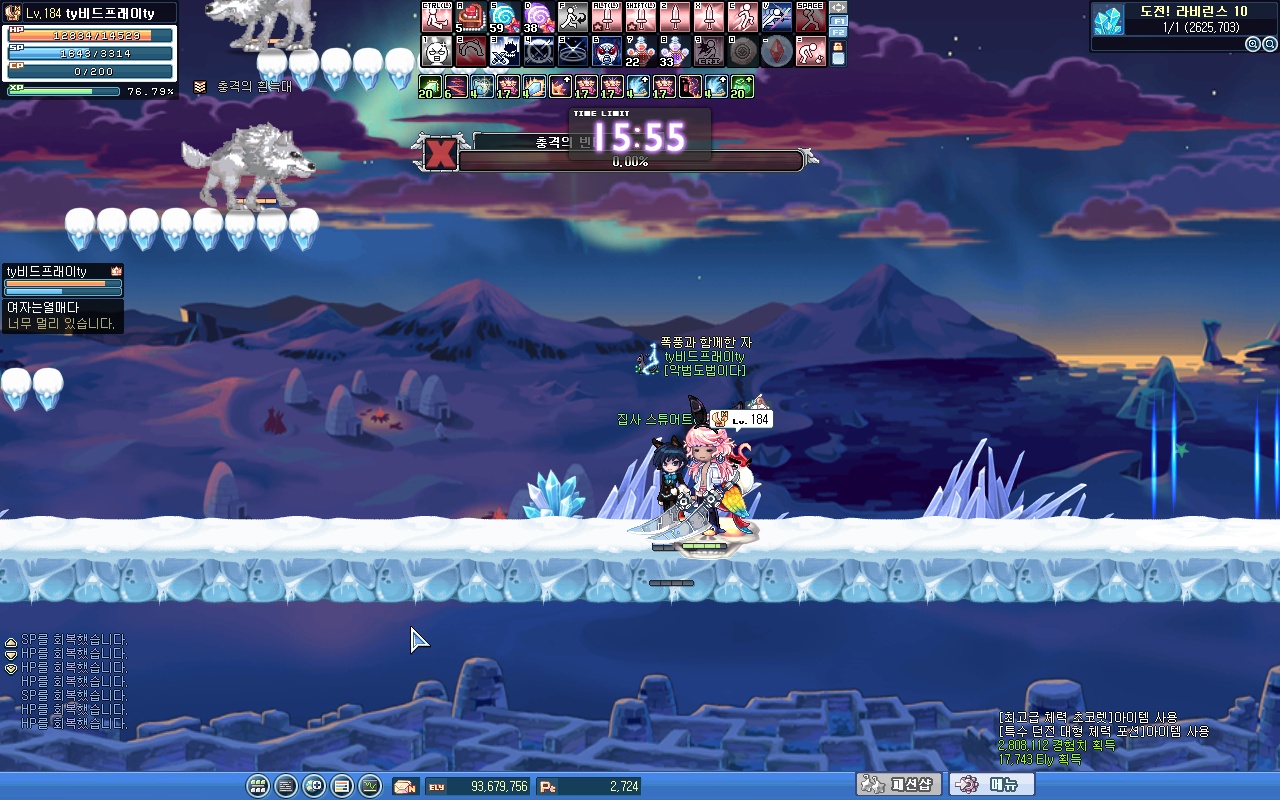The height and width of the screenshot is (800, 1280).
Task: Open the 피신샵 cash shop
Action: [x=898, y=785]
